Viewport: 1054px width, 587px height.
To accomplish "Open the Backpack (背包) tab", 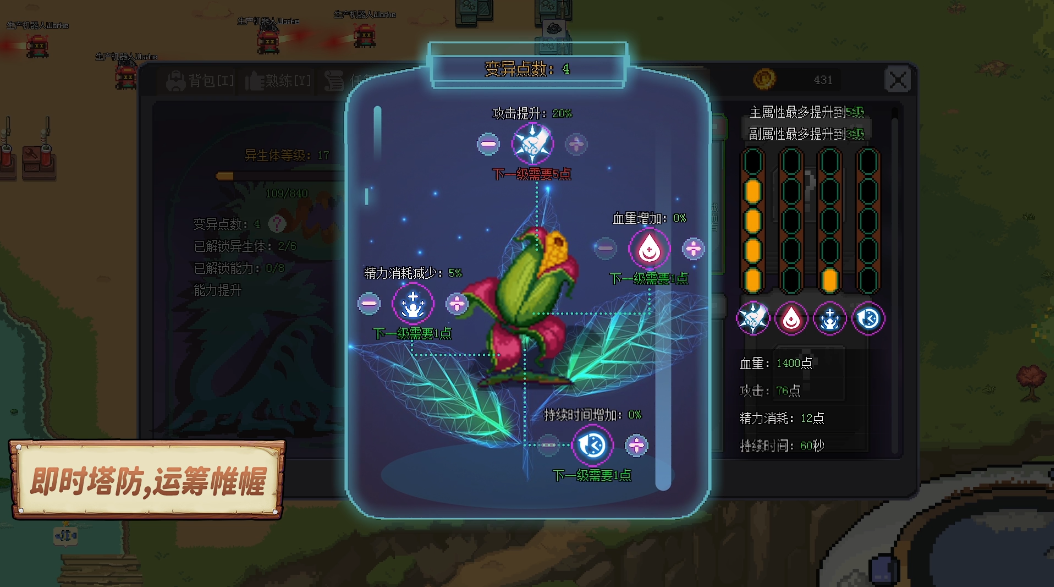I will 200,81.
